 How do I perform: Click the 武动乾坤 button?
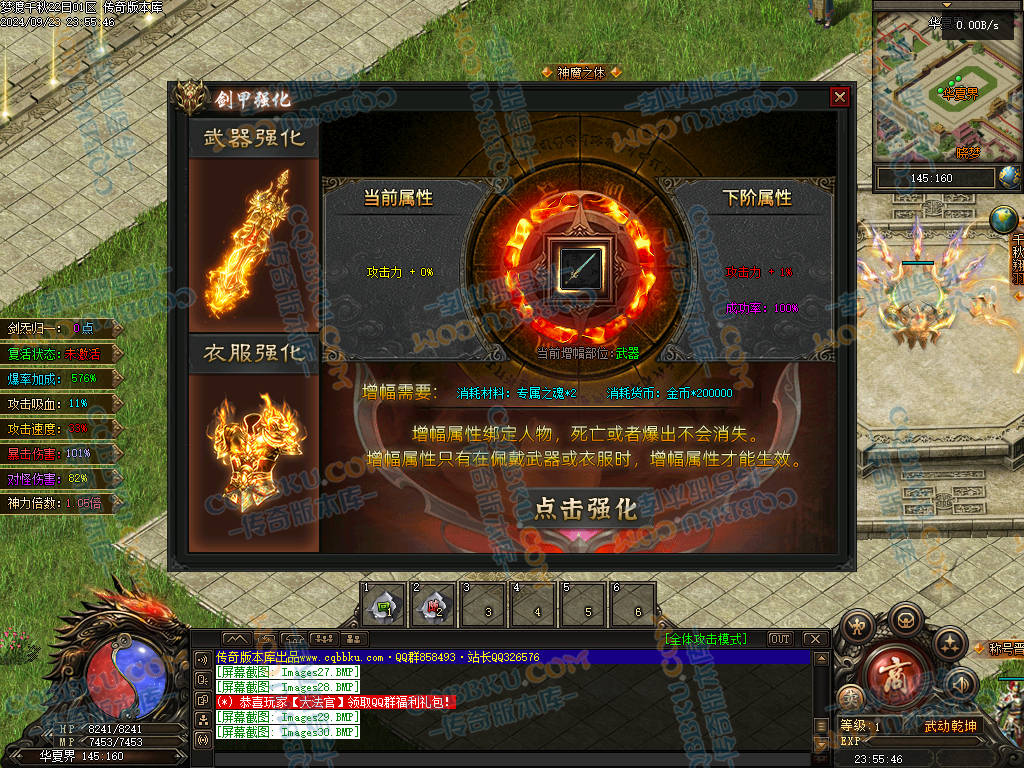click(x=950, y=727)
